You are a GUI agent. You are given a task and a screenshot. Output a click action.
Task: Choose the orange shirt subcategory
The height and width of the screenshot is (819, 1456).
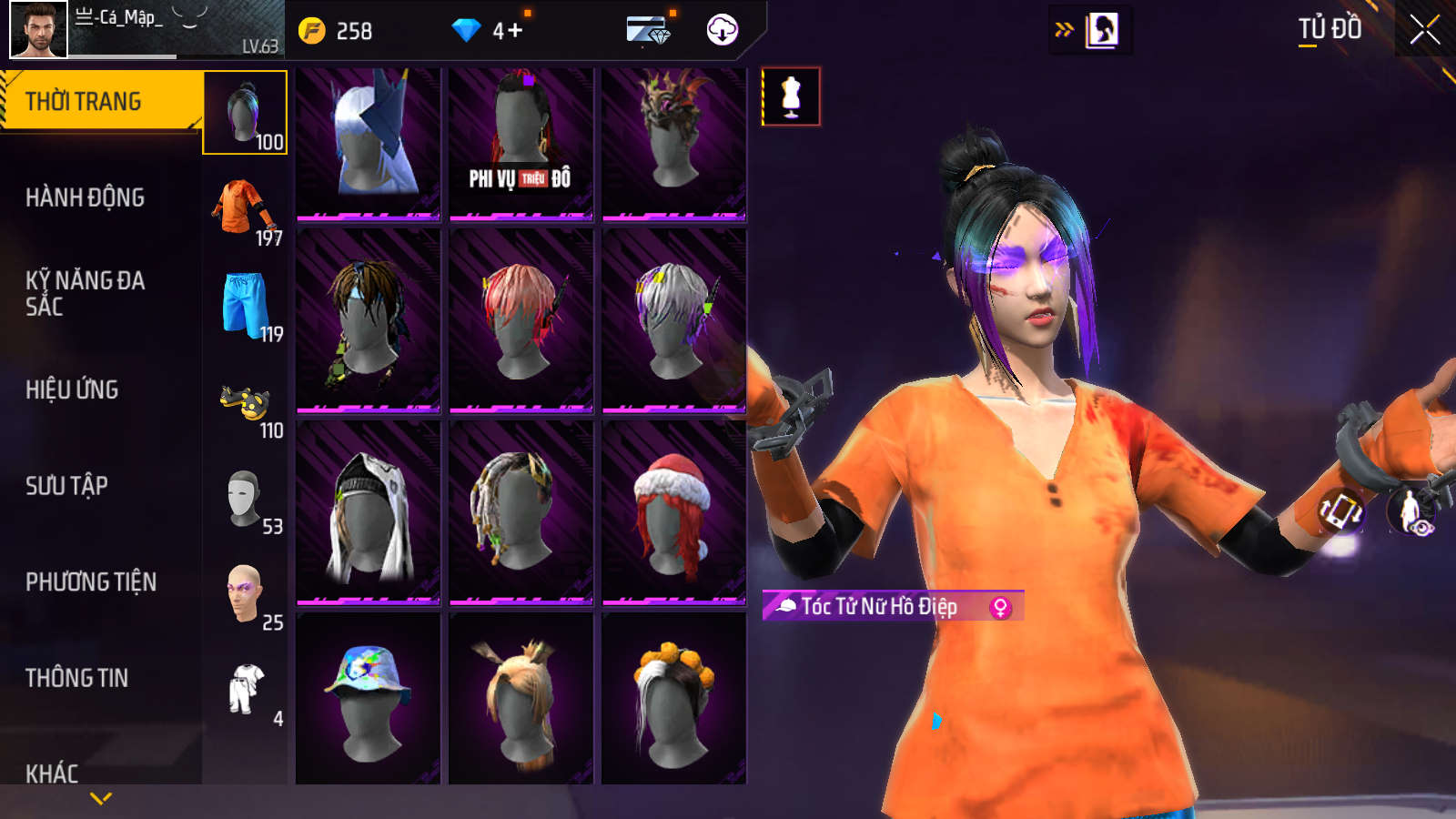[245, 209]
